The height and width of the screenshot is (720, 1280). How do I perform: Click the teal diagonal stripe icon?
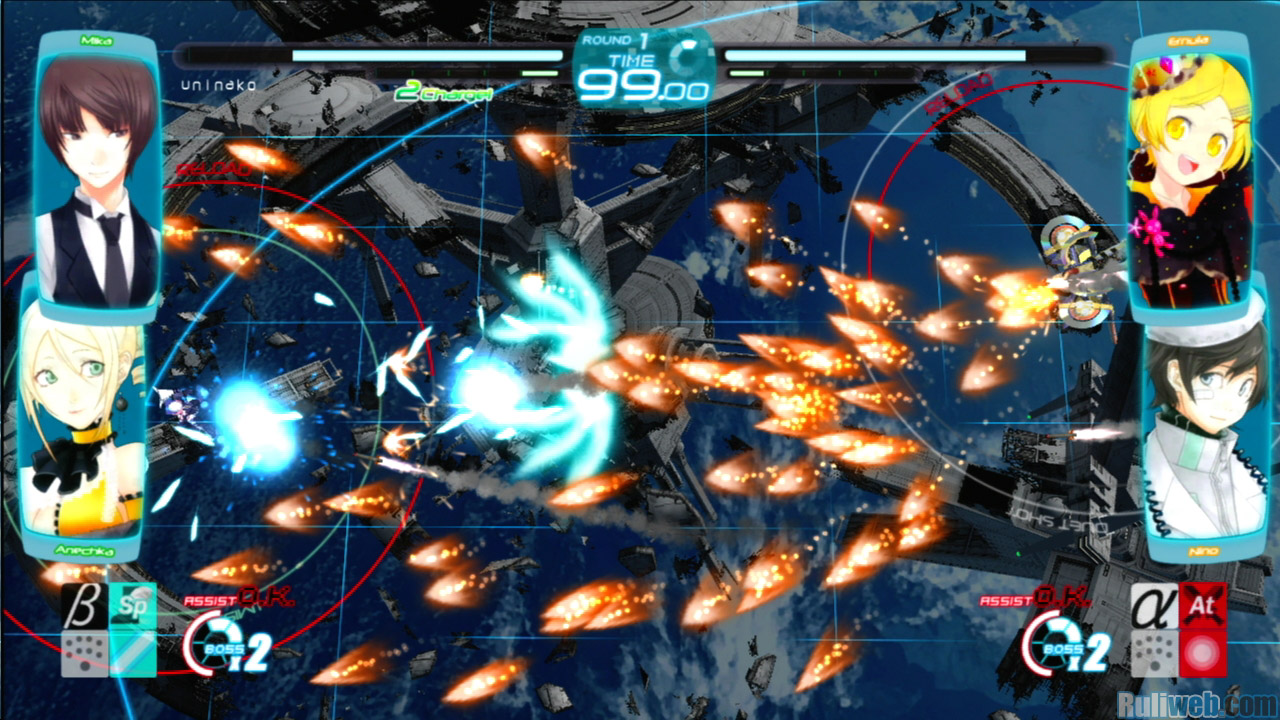[x=132, y=653]
